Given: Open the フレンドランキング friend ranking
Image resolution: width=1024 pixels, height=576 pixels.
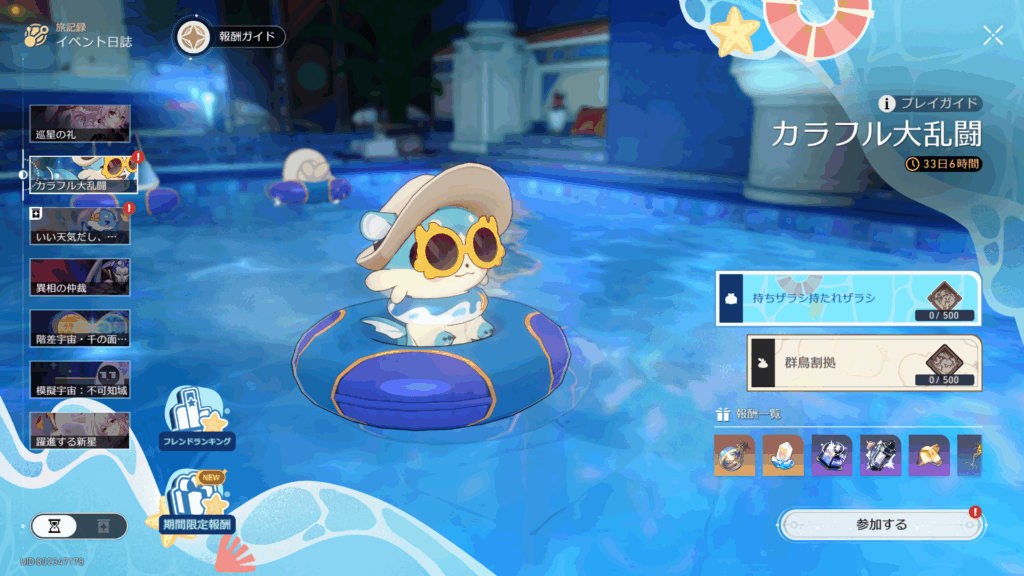Looking at the screenshot, I should [197, 418].
